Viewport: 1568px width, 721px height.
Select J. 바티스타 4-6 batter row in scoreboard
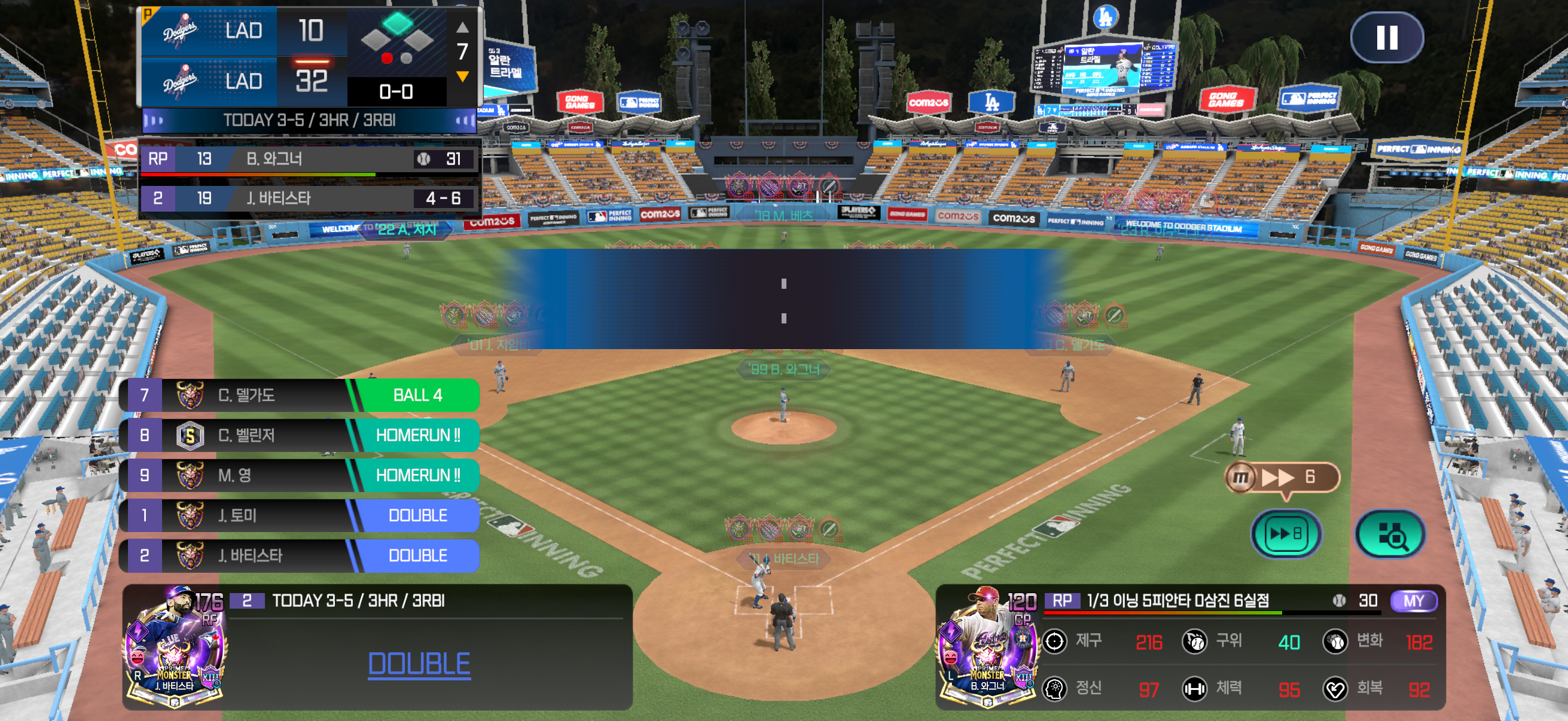[x=309, y=198]
